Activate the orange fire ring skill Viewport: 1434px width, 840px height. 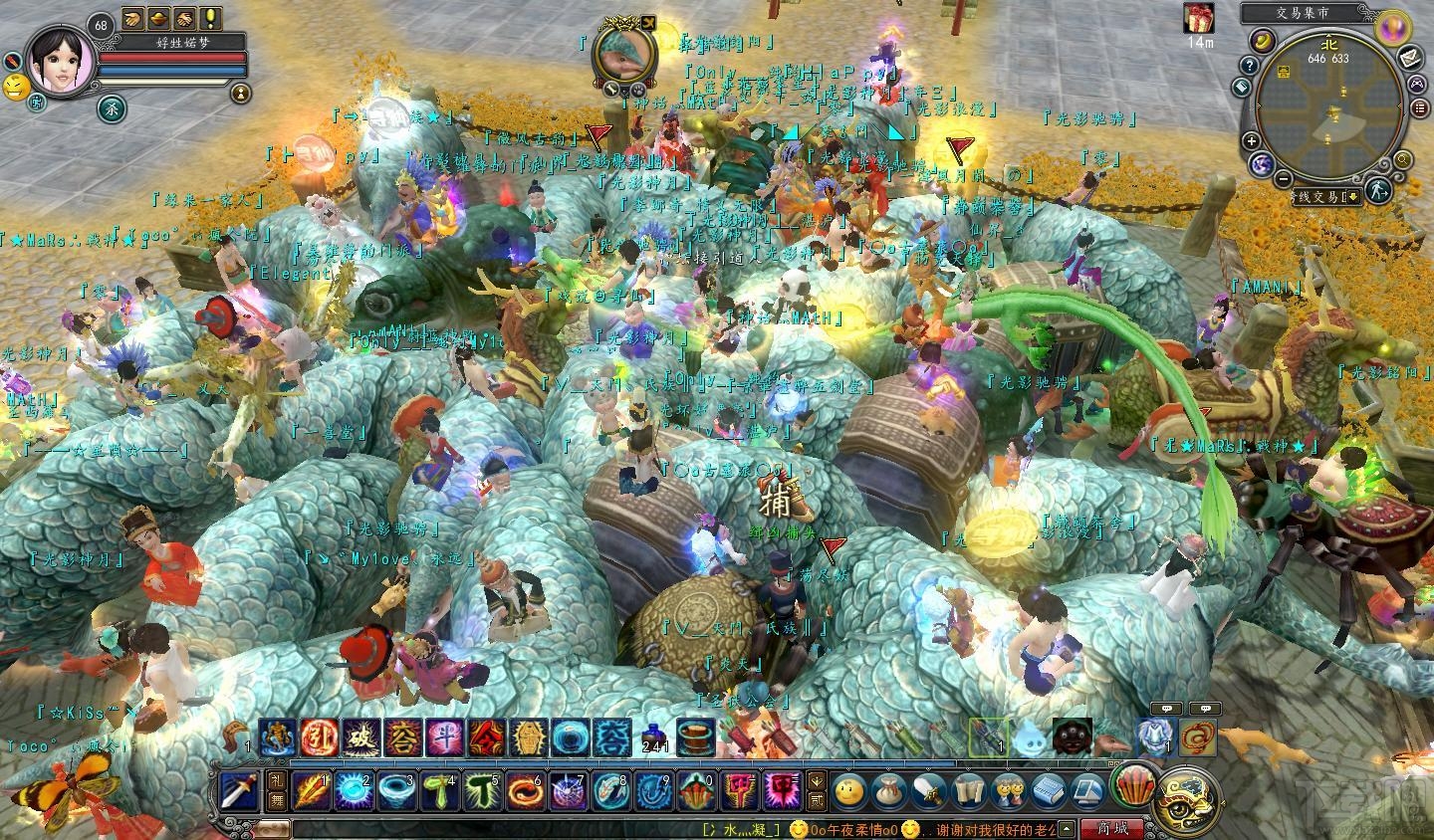[x=524, y=793]
